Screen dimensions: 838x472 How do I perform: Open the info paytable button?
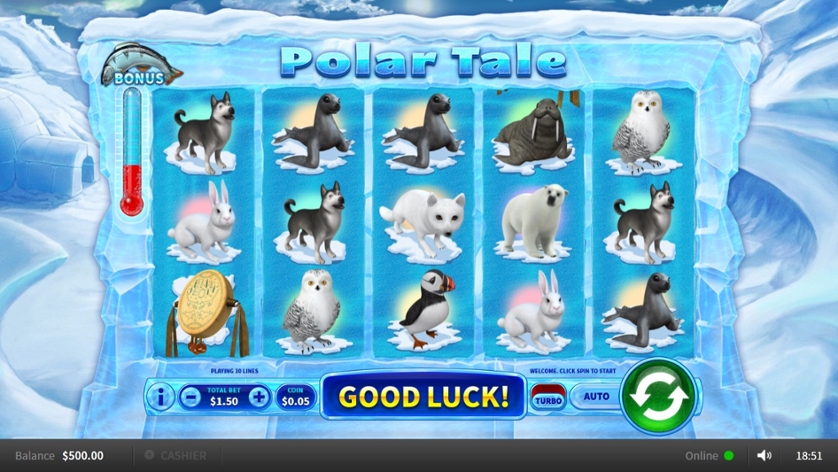tap(160, 397)
